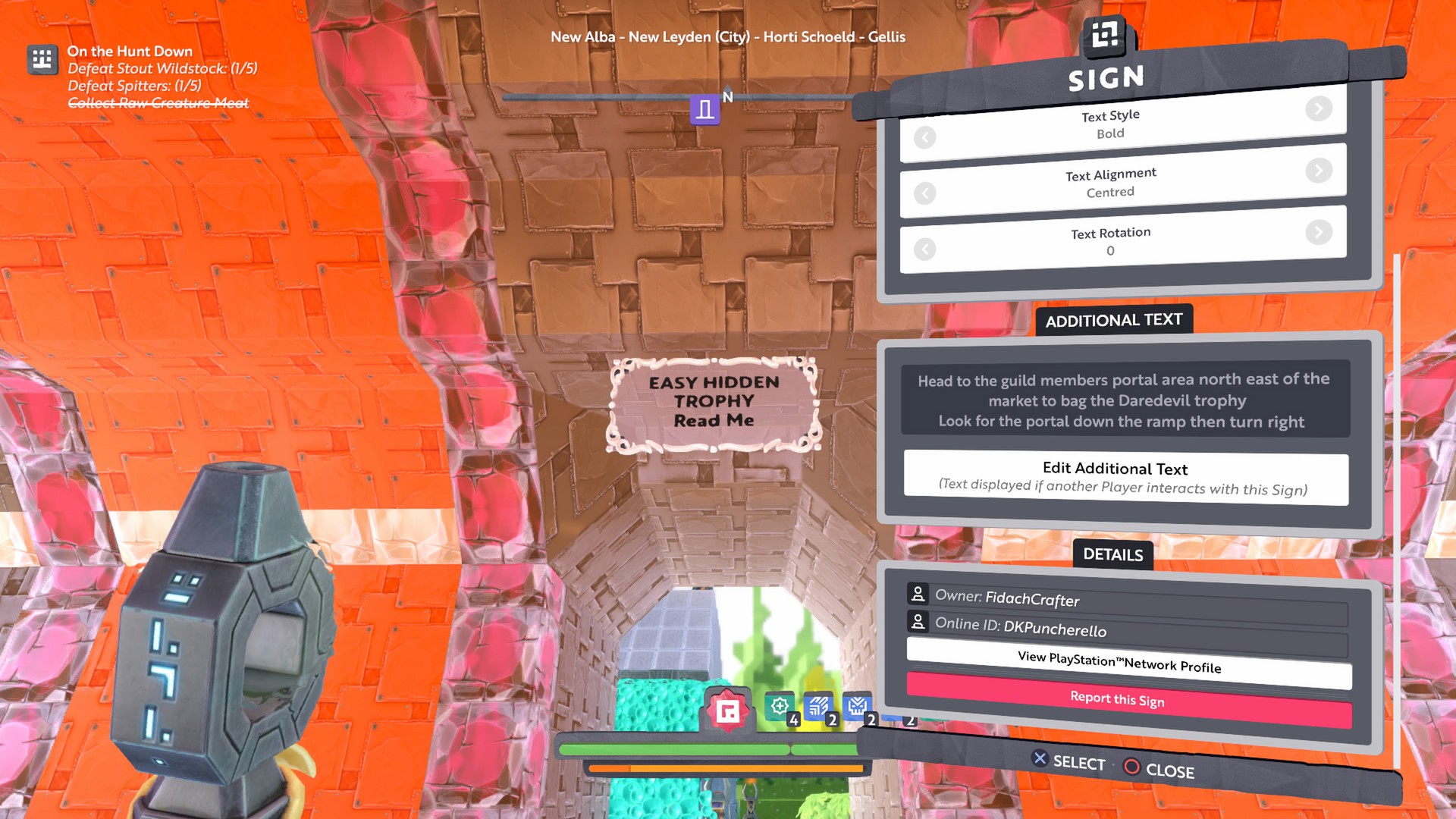Switch Text Alignment to previous option
The image size is (1456, 819).
coord(924,194)
